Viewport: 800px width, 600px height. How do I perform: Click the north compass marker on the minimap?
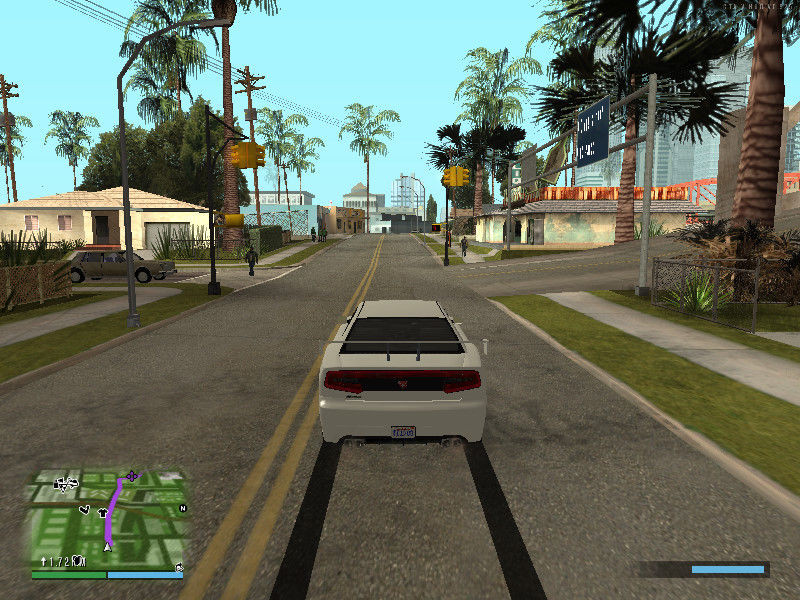182,509
